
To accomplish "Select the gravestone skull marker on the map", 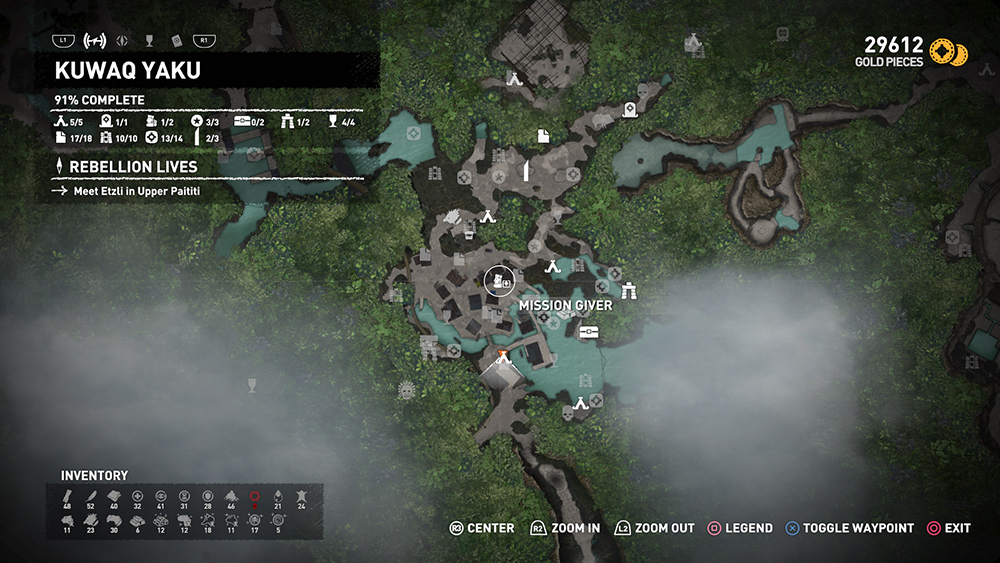I will pos(629,111).
